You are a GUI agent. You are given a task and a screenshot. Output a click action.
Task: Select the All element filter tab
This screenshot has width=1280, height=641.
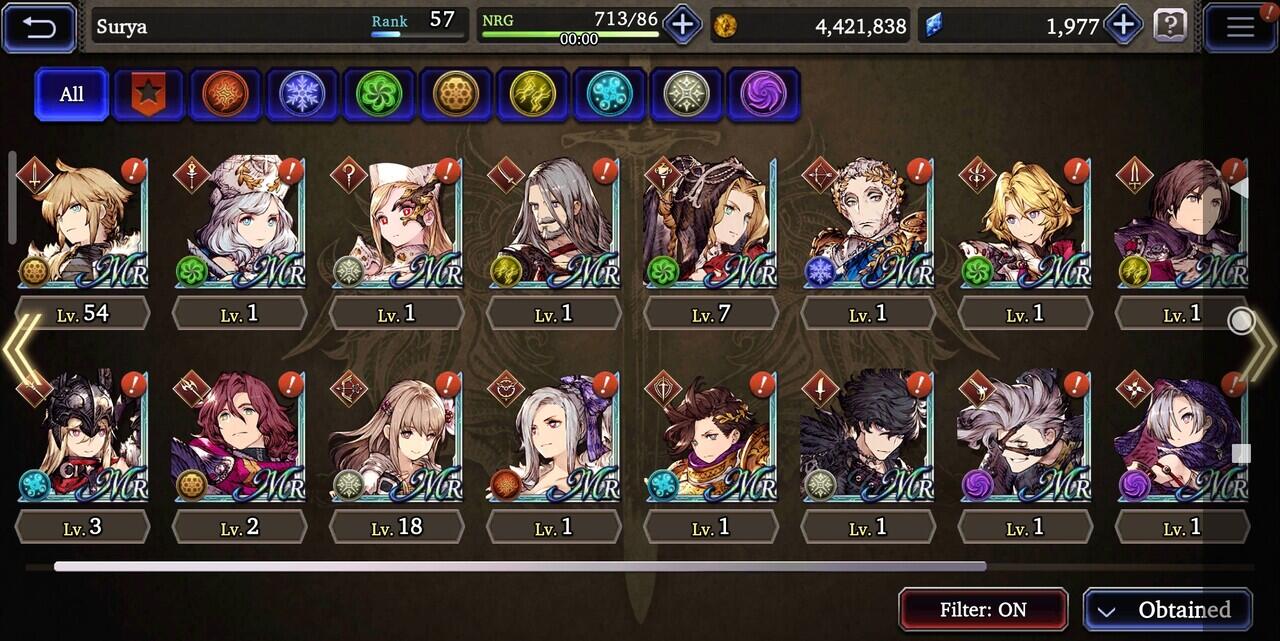[72, 94]
